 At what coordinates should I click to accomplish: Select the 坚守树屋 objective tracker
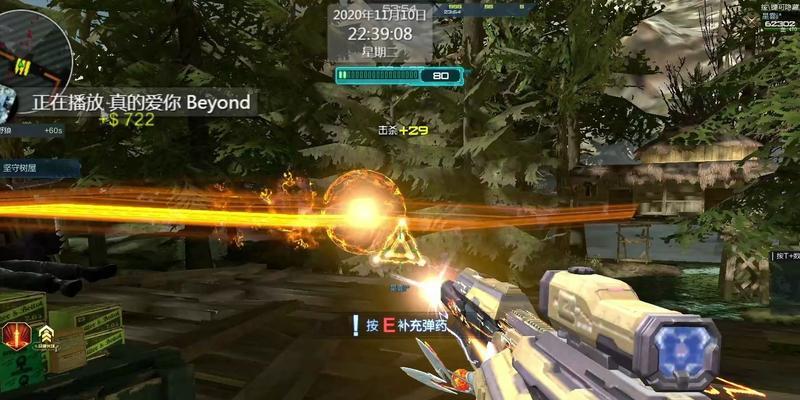tap(30, 168)
